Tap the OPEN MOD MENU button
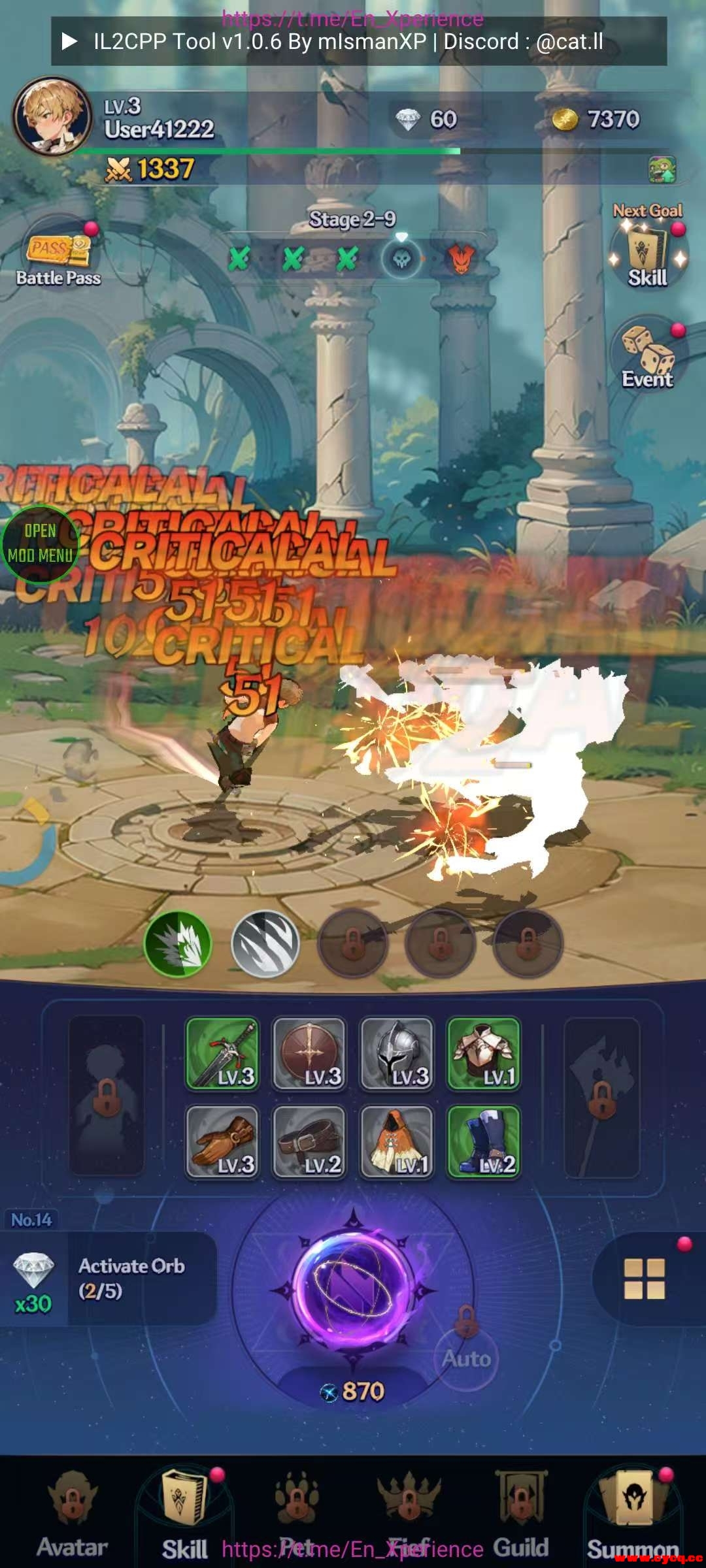Screen dimensions: 706x1568 tap(40, 544)
